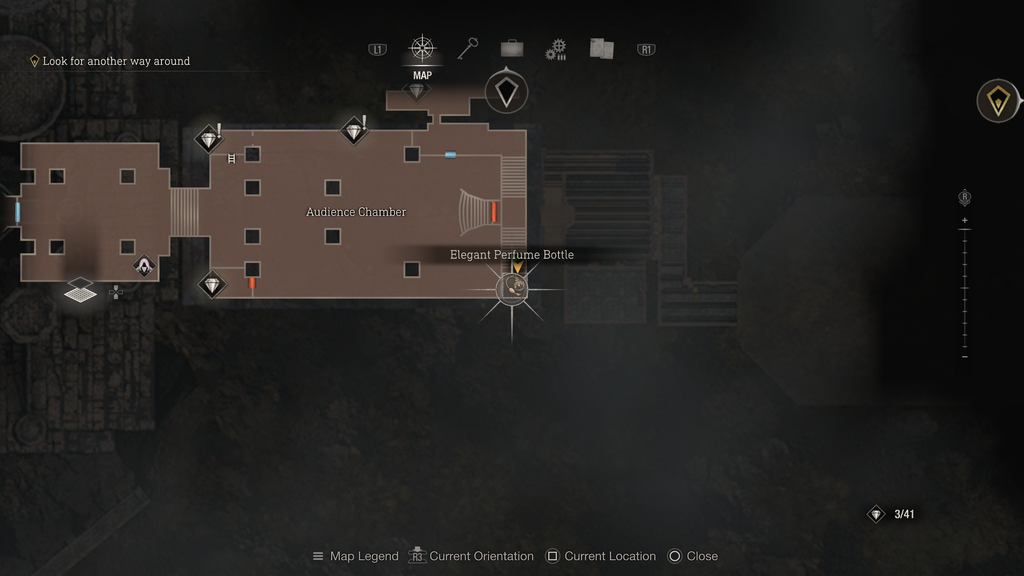
Task: Select the treasure marker beside the ladder icon
Action: (x=208, y=138)
